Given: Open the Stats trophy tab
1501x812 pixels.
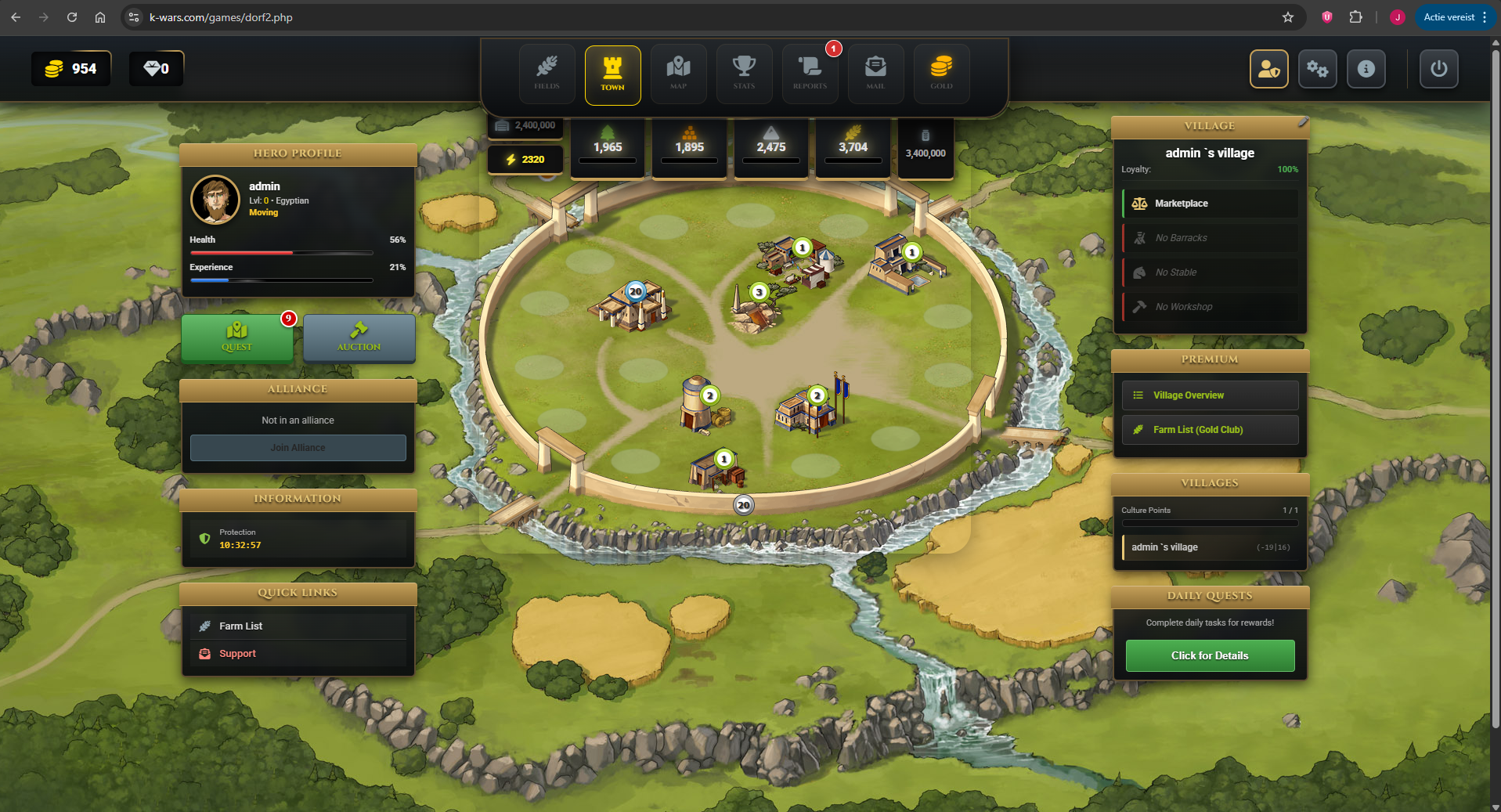Looking at the screenshot, I should [744, 74].
